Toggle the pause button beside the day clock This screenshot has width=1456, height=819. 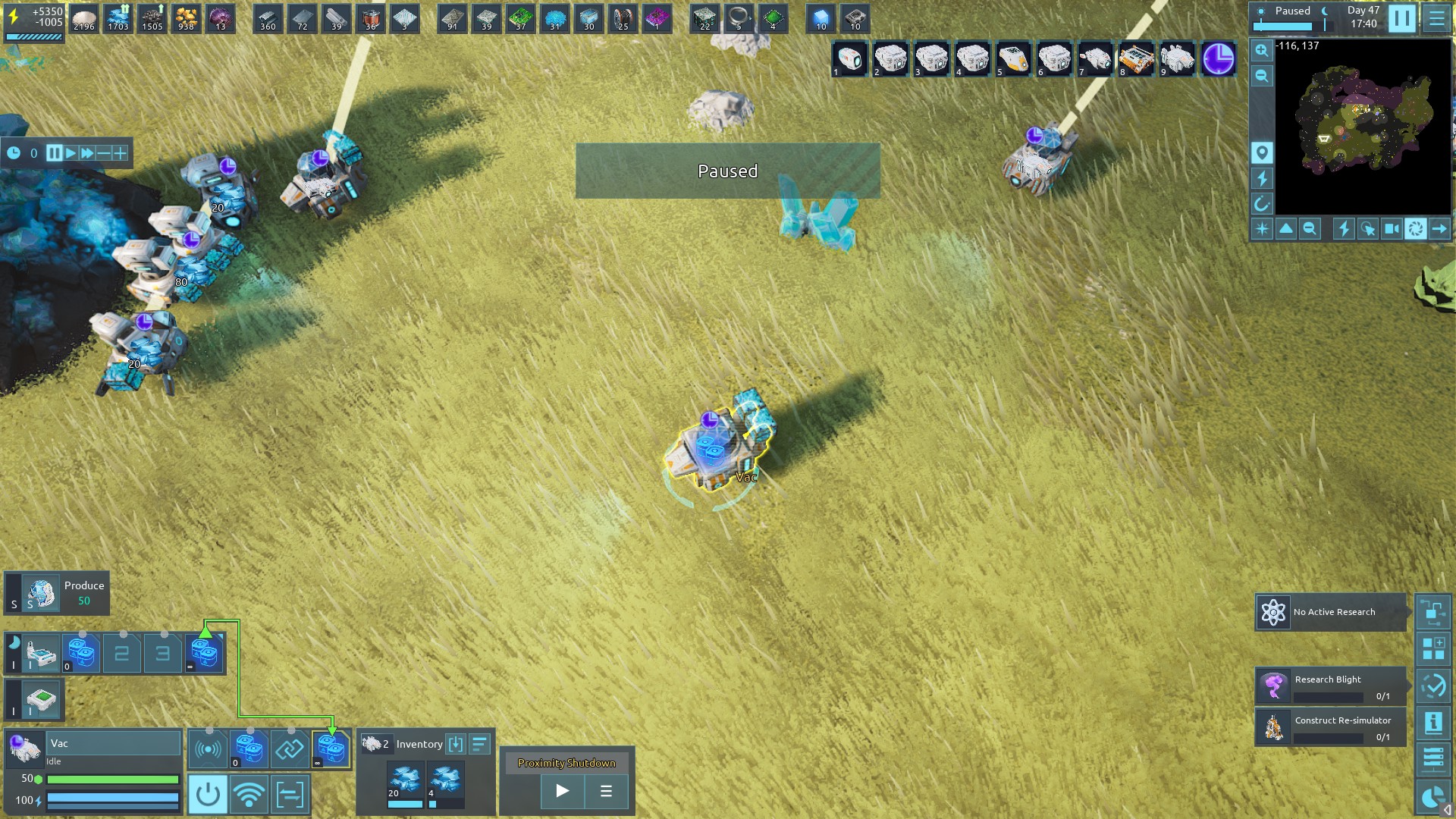click(x=1401, y=18)
